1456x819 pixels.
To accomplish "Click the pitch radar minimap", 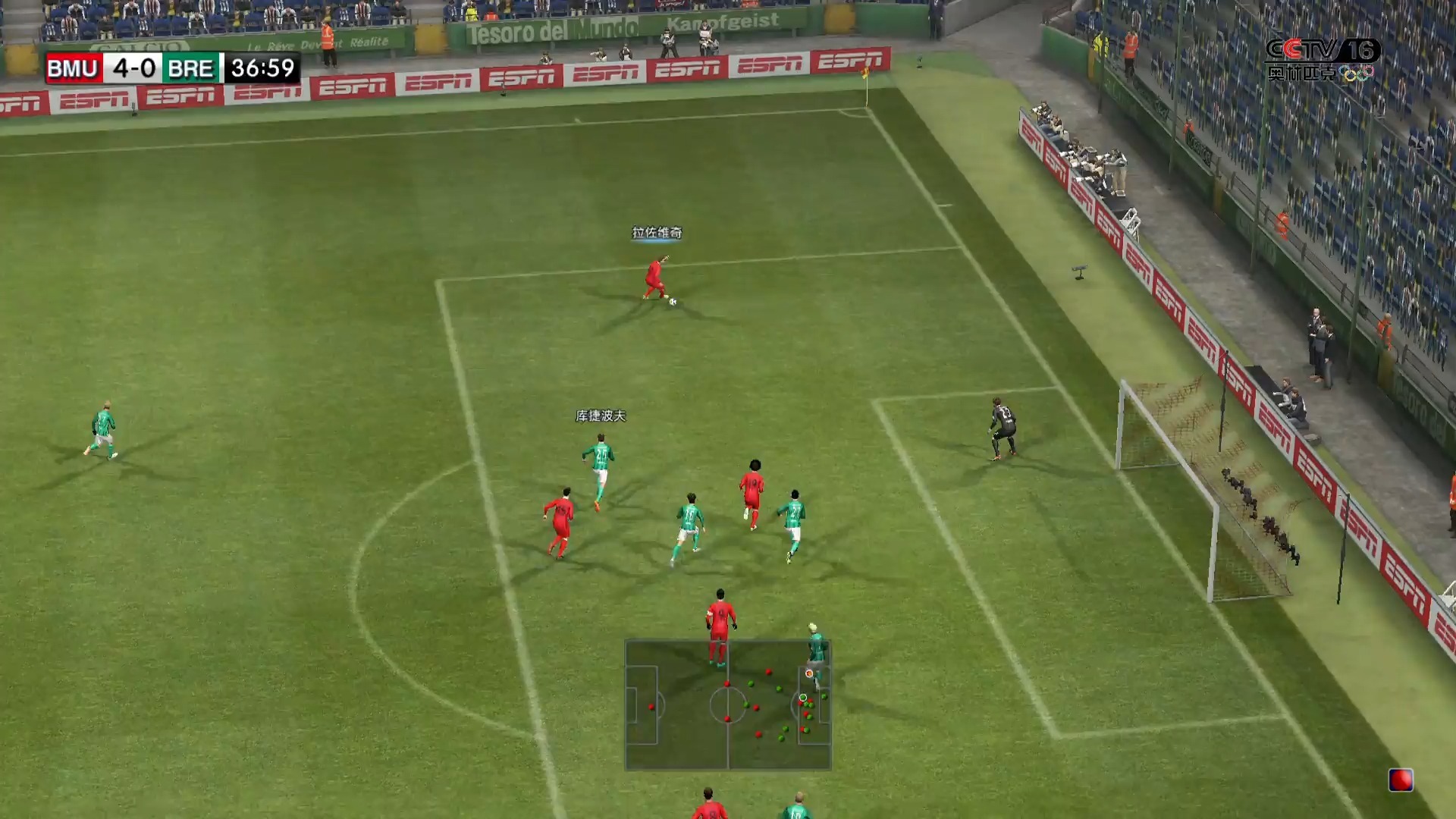I will click(728, 705).
